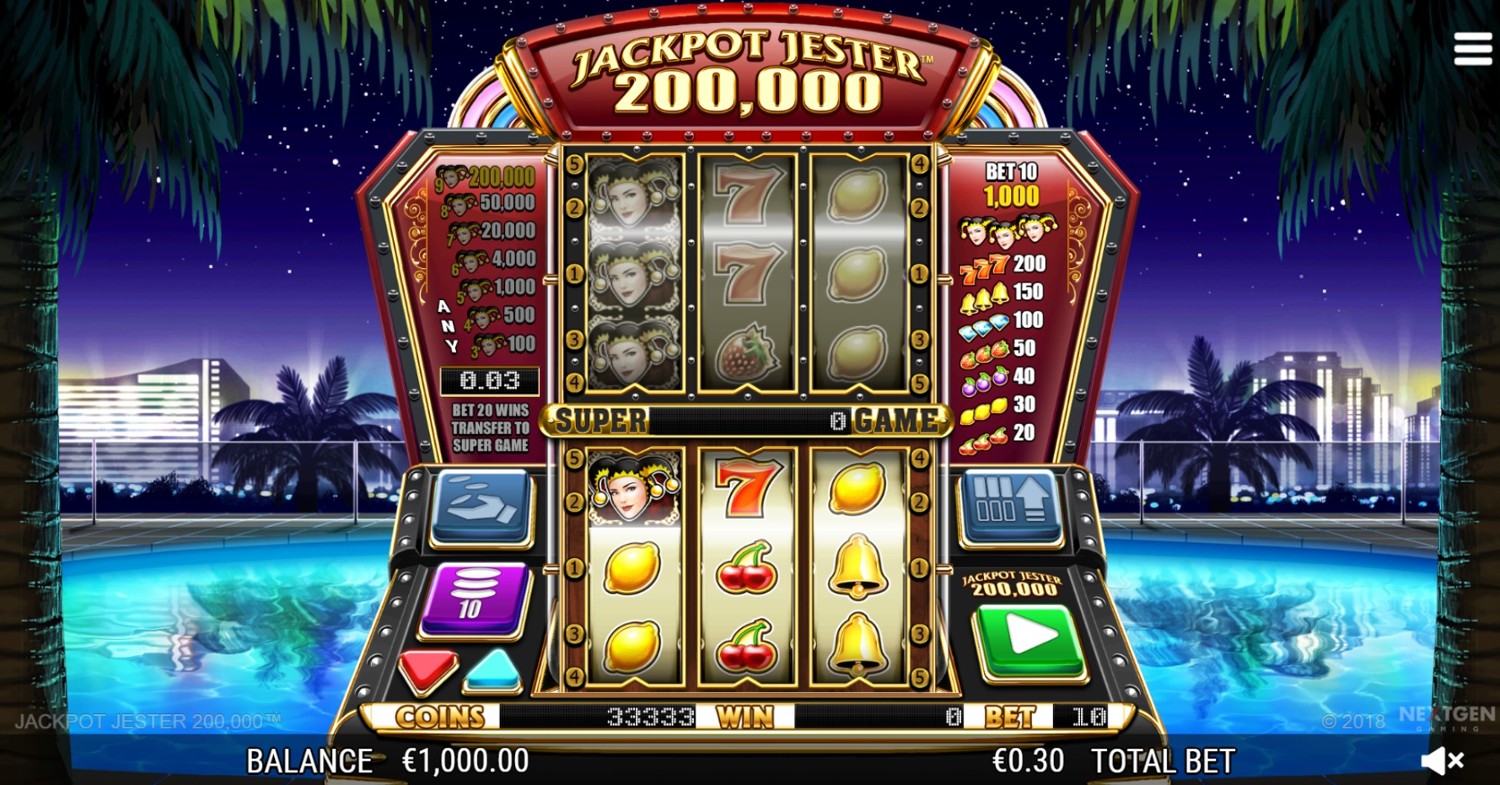Increase coin value with the cyan up arrow
Image resolution: width=1500 pixels, height=785 pixels.
click(493, 670)
